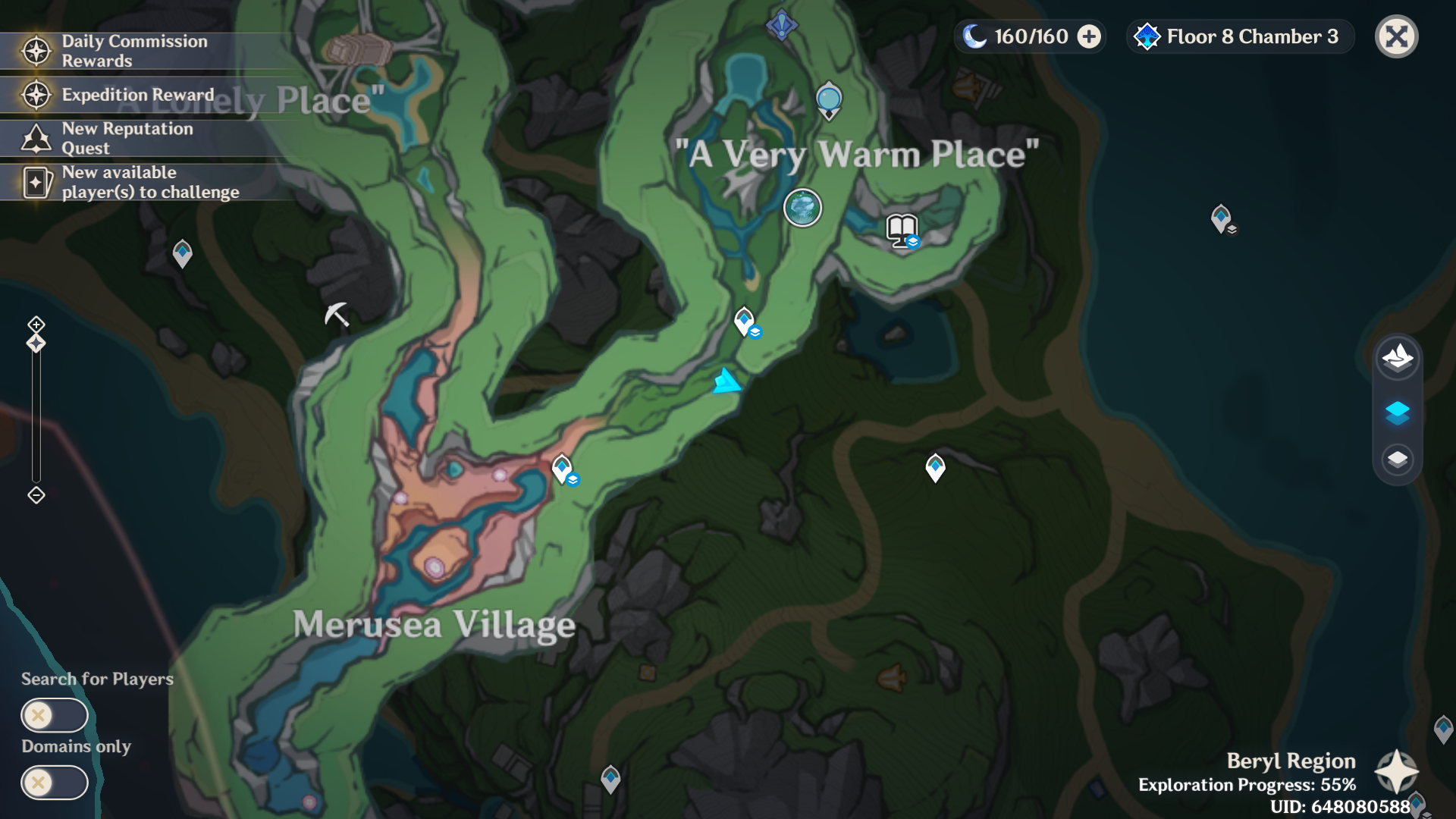
Task: Select the pickaxe marker on map
Action: pyautogui.click(x=337, y=313)
